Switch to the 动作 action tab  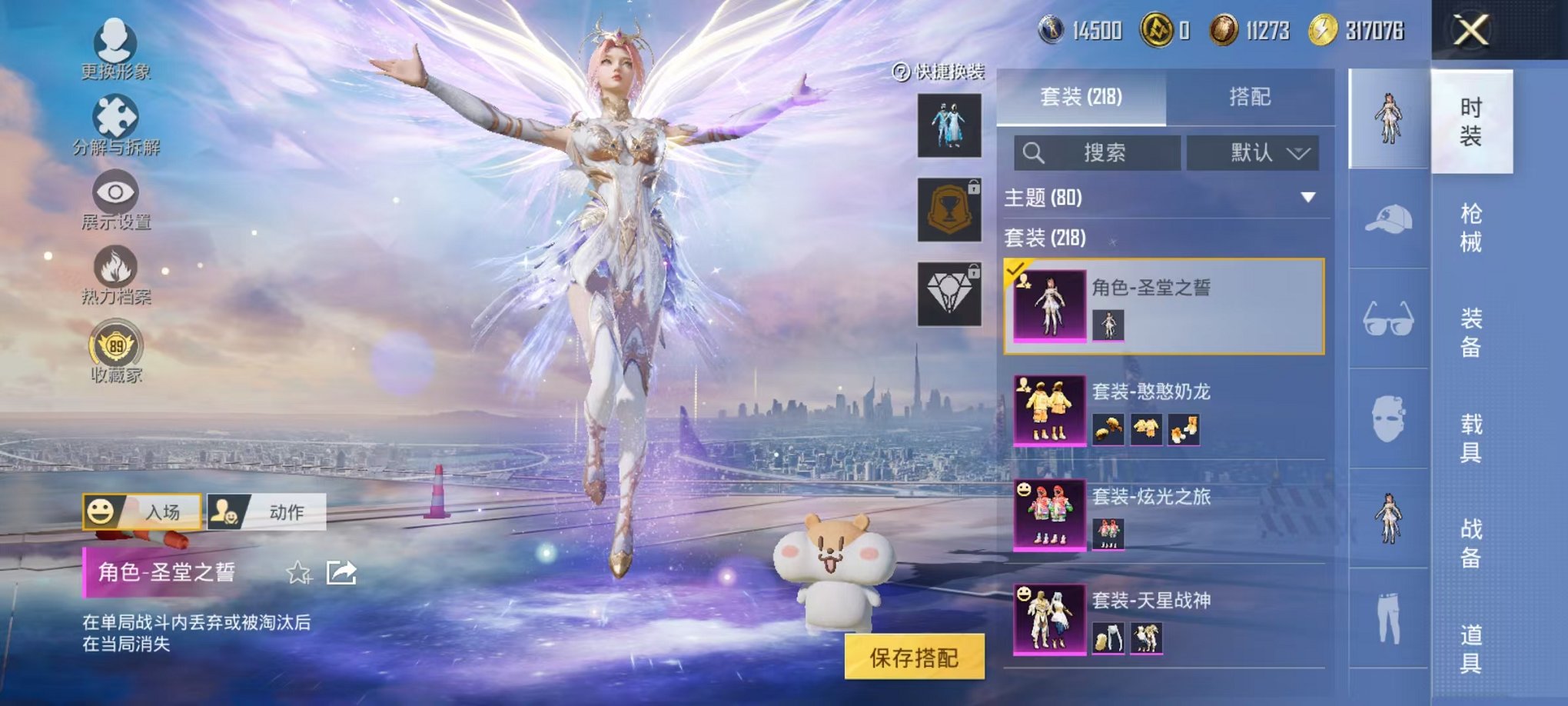click(267, 512)
